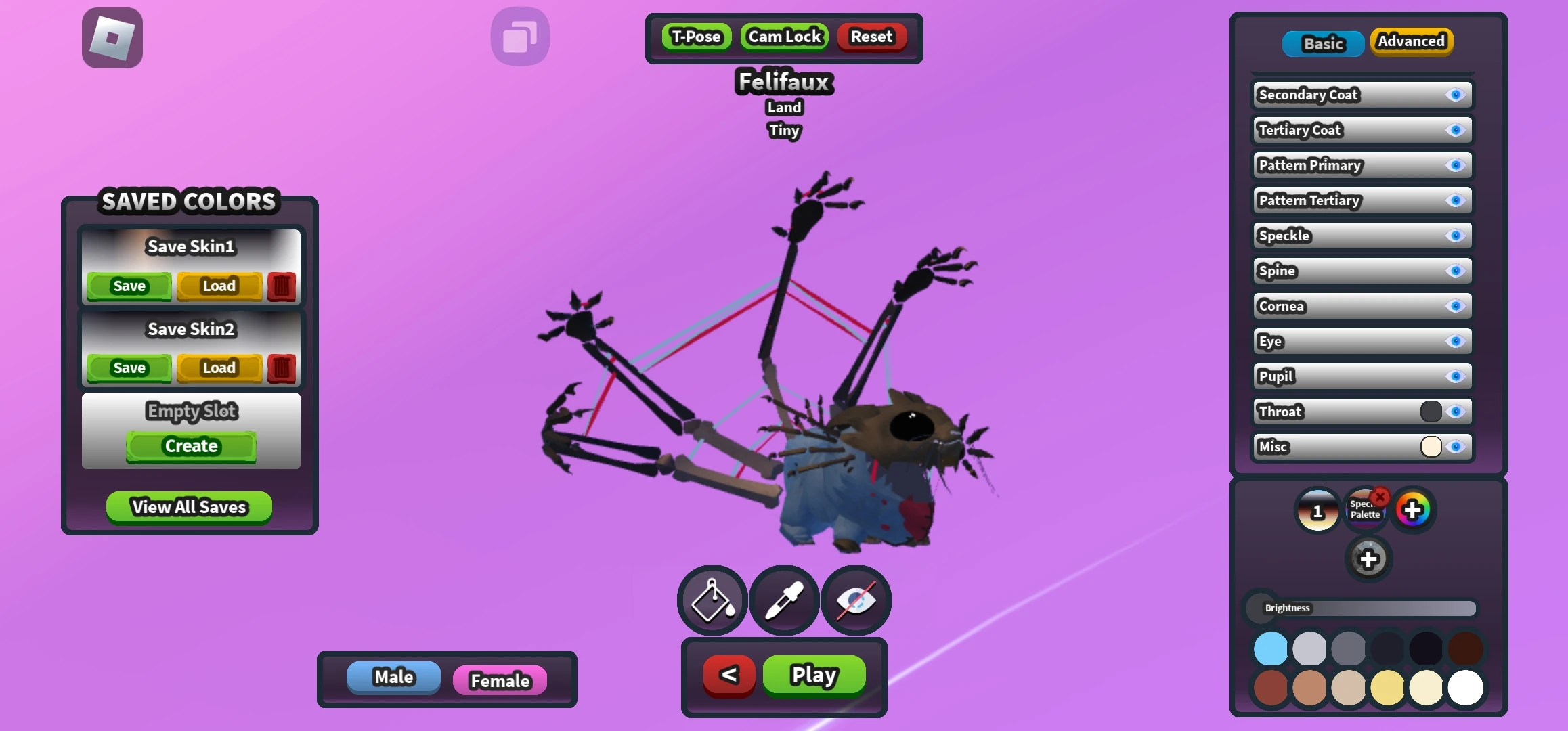The width and height of the screenshot is (1568, 731).
Task: Hide the Pupil layer with its eye toggle
Action: [1456, 377]
